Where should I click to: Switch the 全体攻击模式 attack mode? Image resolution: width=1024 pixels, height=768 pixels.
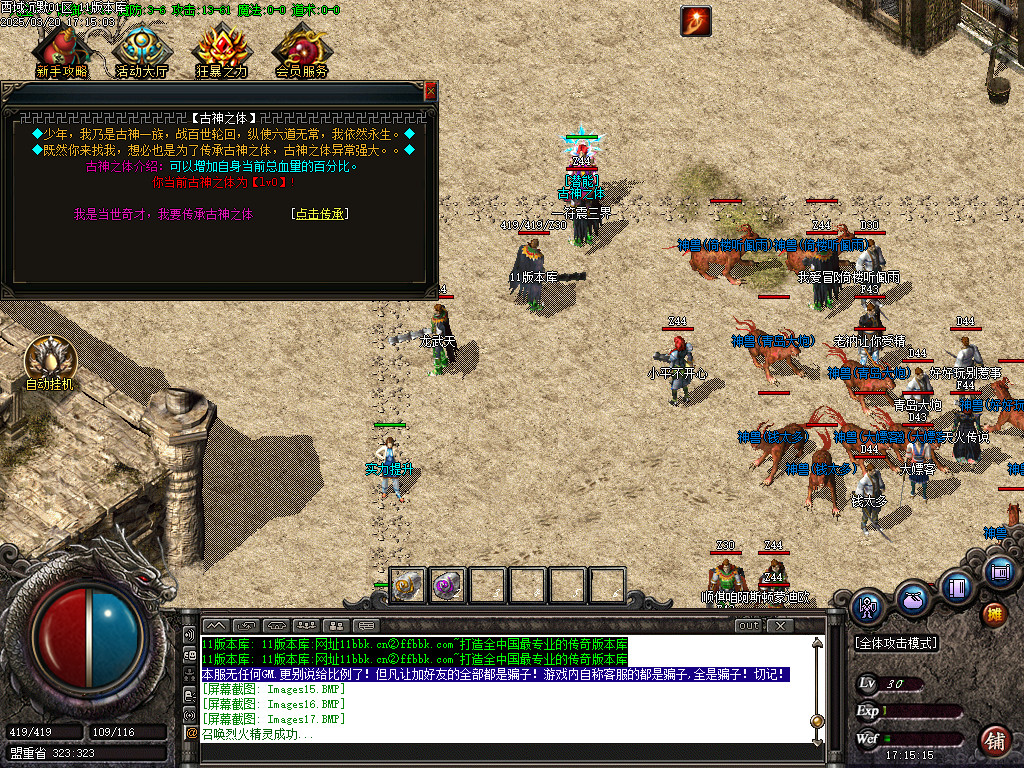pyautogui.click(x=895, y=643)
